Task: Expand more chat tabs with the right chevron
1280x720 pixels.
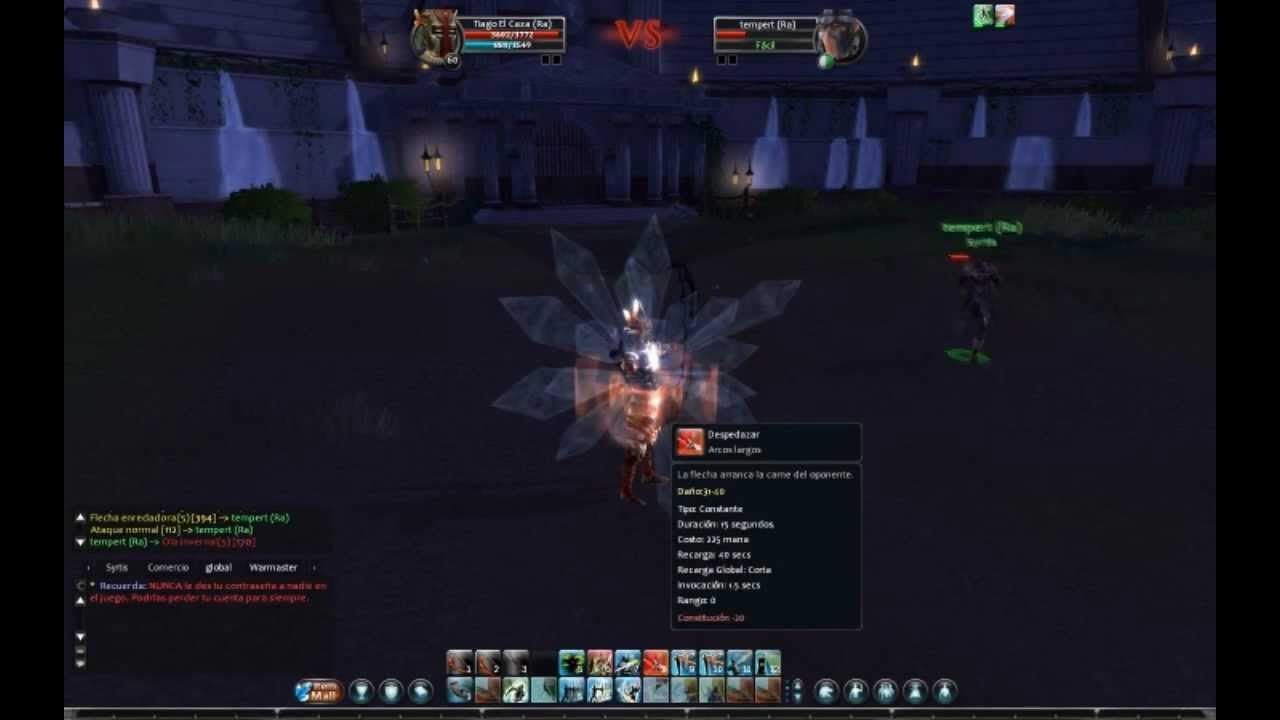Action: (314, 567)
